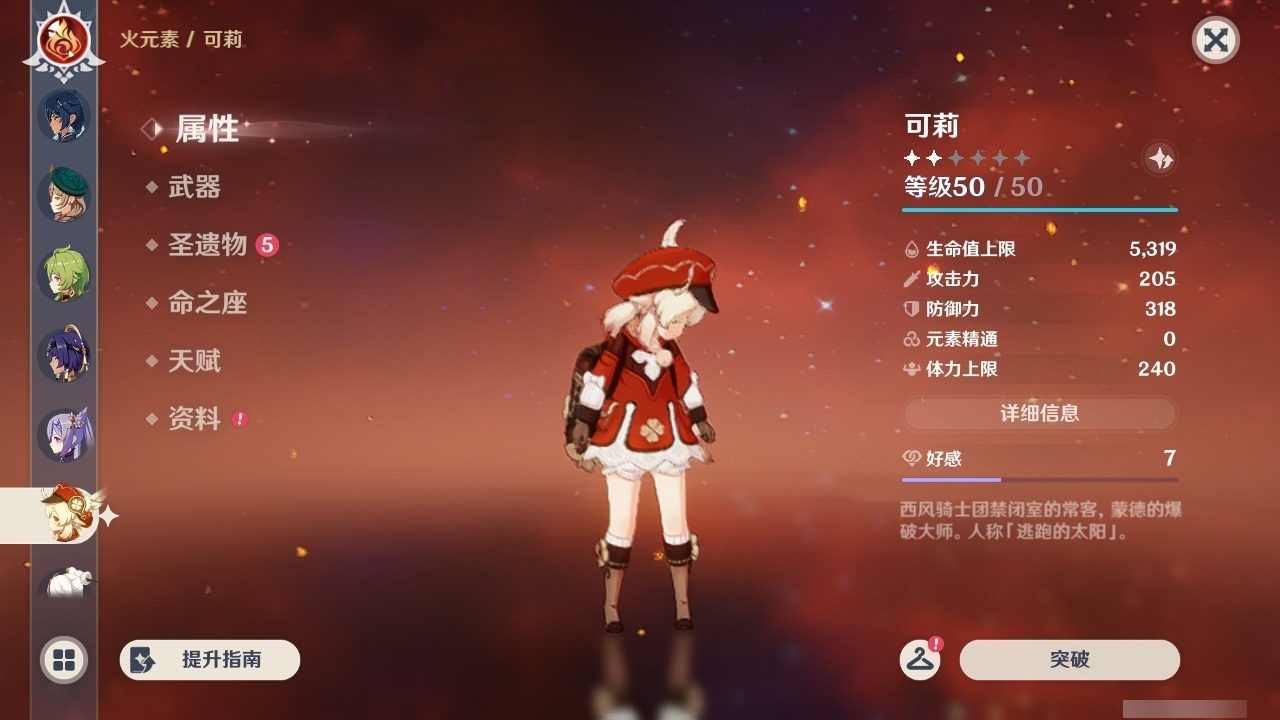Click the HP droplet stat icon

(913, 249)
